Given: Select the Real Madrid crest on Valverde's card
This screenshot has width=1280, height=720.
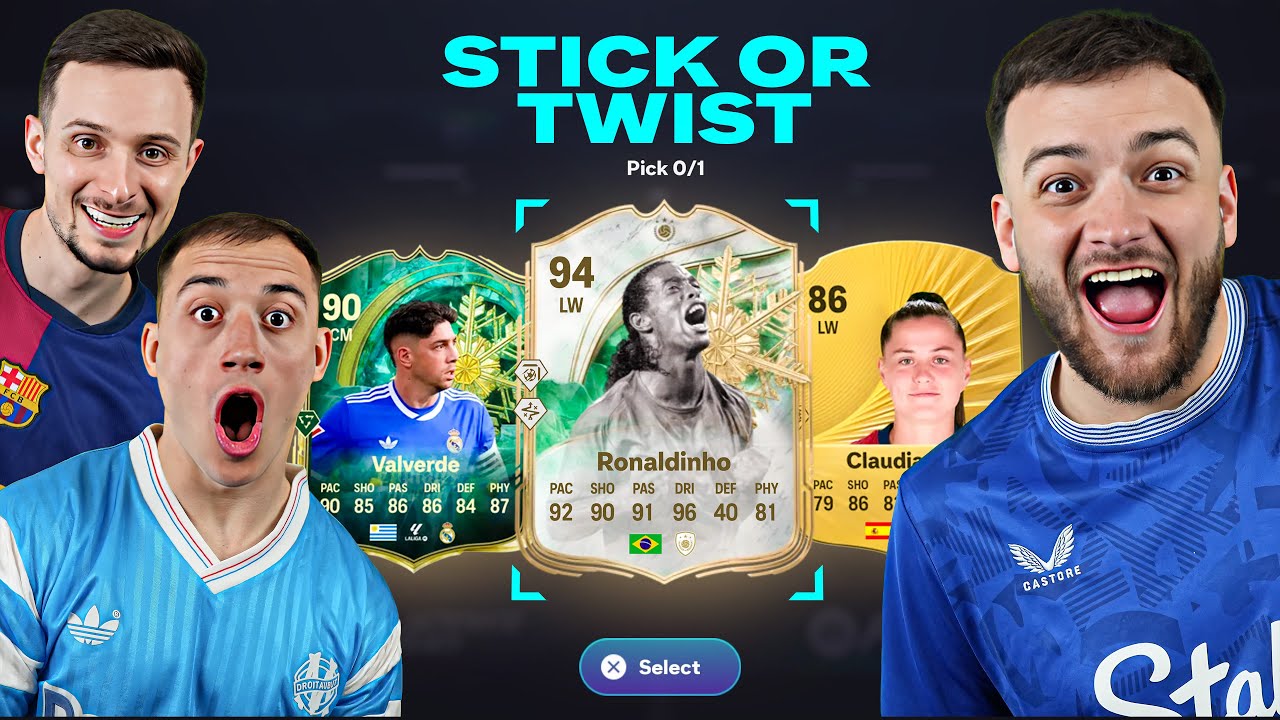Looking at the screenshot, I should pos(447,532).
